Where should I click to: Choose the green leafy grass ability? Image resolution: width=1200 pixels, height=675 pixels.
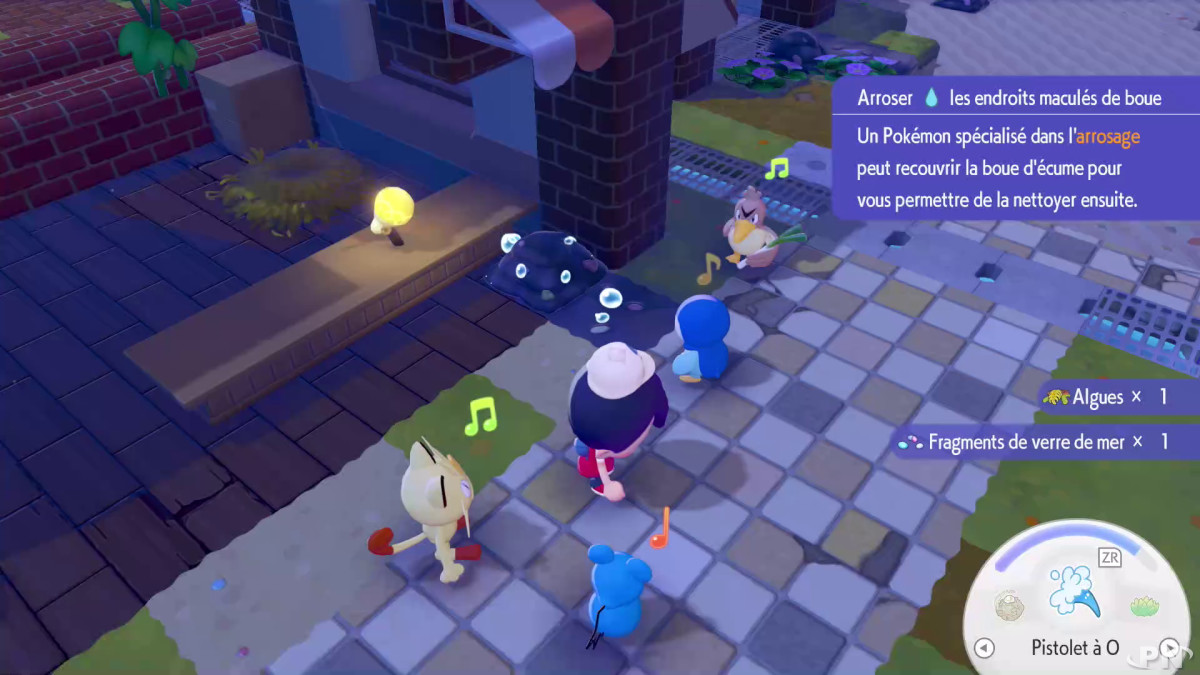click(1144, 605)
